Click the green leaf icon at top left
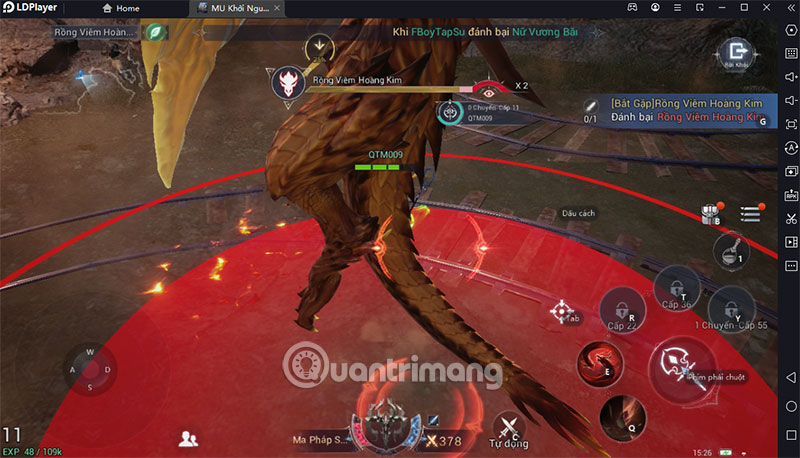 (155, 32)
